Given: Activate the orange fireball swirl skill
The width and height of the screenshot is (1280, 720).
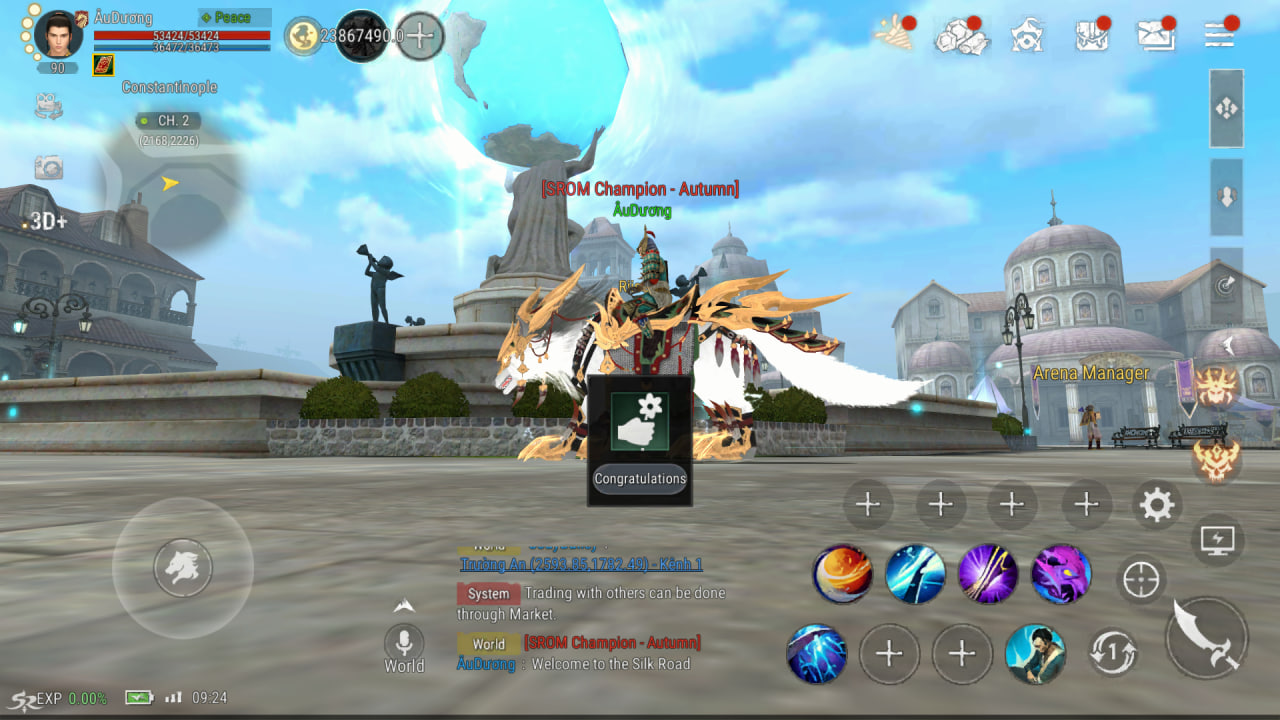Looking at the screenshot, I should (x=842, y=575).
